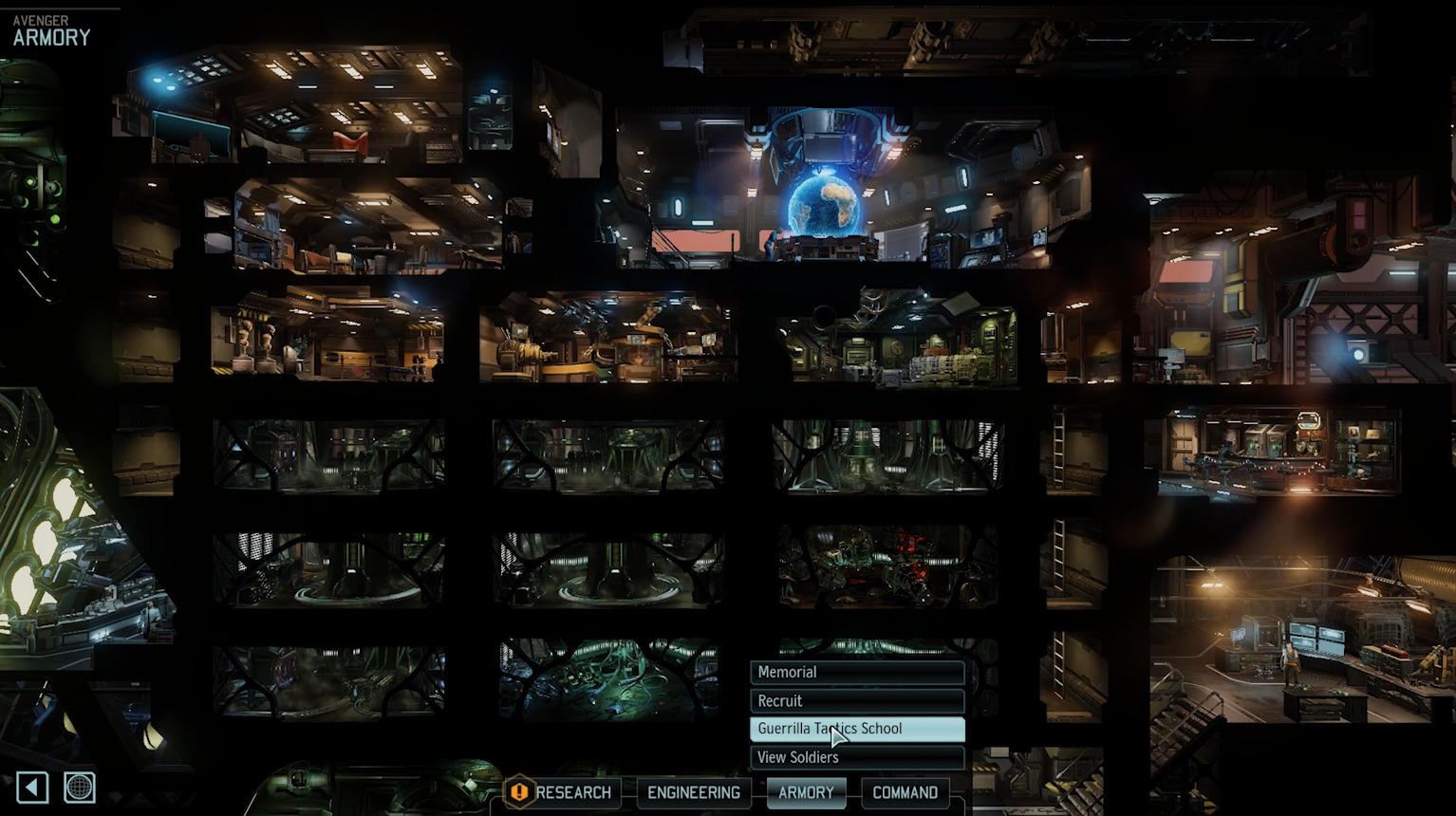
Task: Click the back arrow button
Action: coord(32,787)
